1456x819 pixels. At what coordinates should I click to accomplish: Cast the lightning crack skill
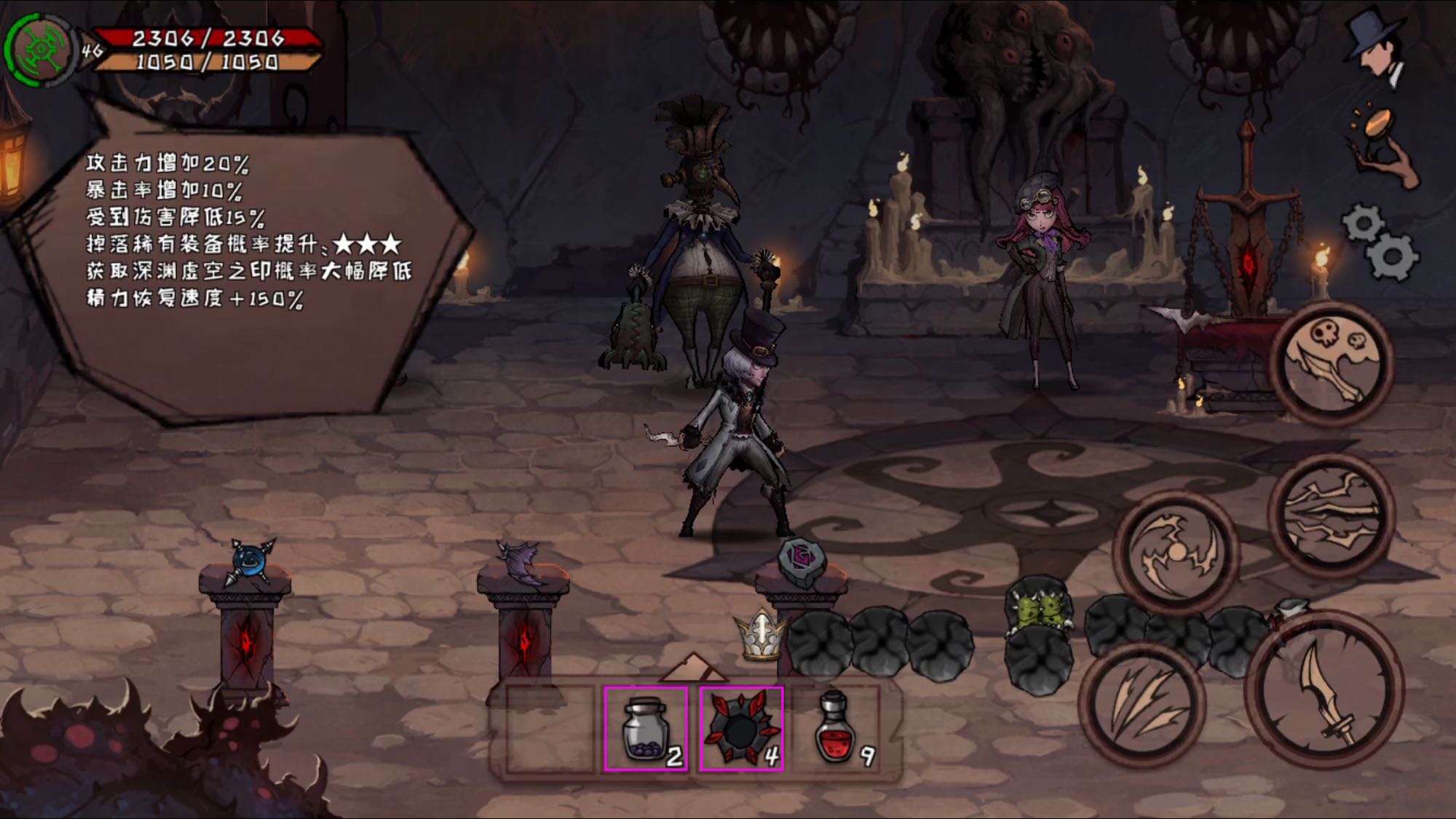pos(1331,514)
